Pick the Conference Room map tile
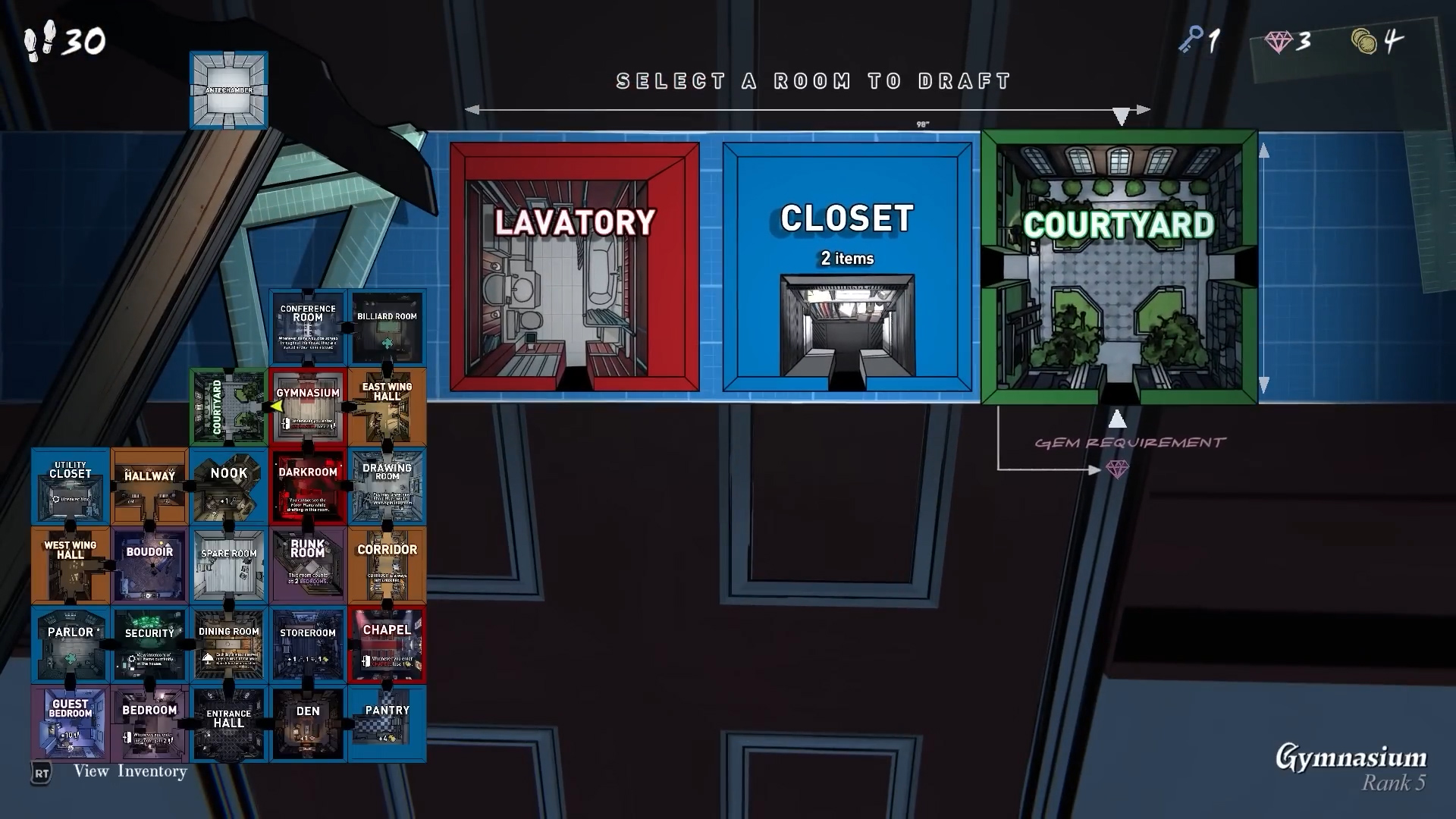The image size is (1456, 819). point(308,328)
